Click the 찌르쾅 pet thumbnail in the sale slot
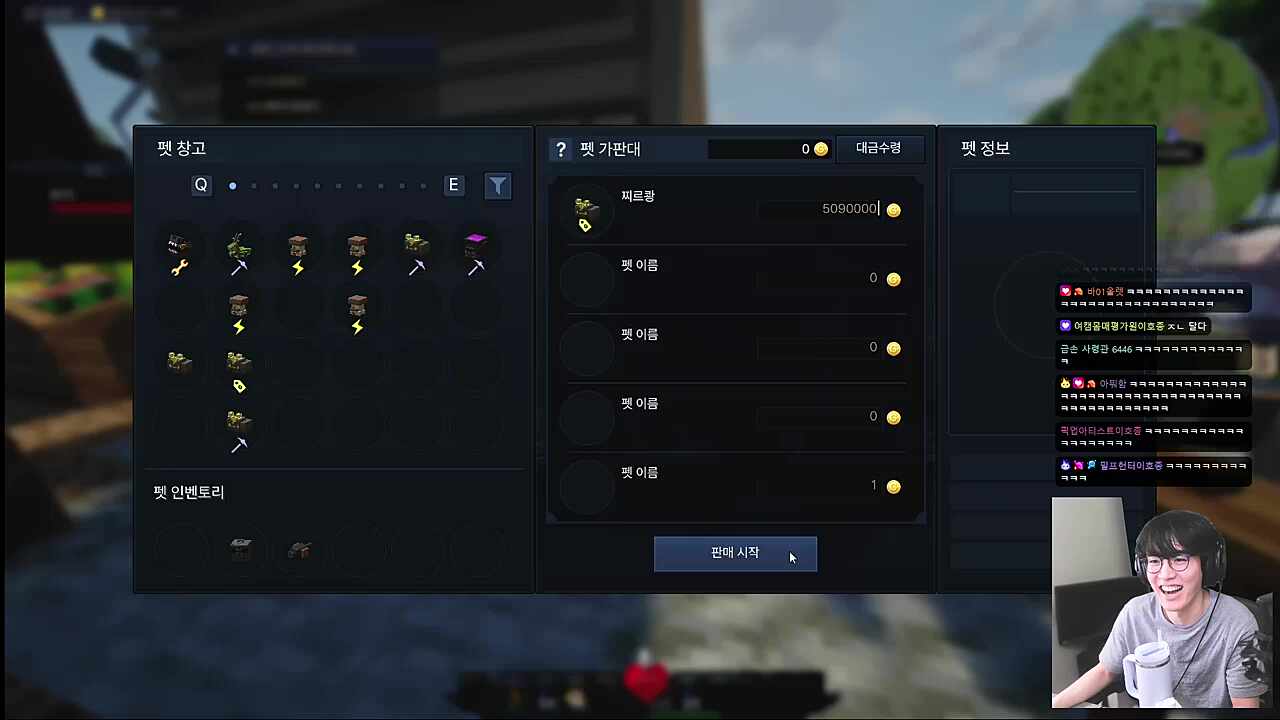 [586, 210]
